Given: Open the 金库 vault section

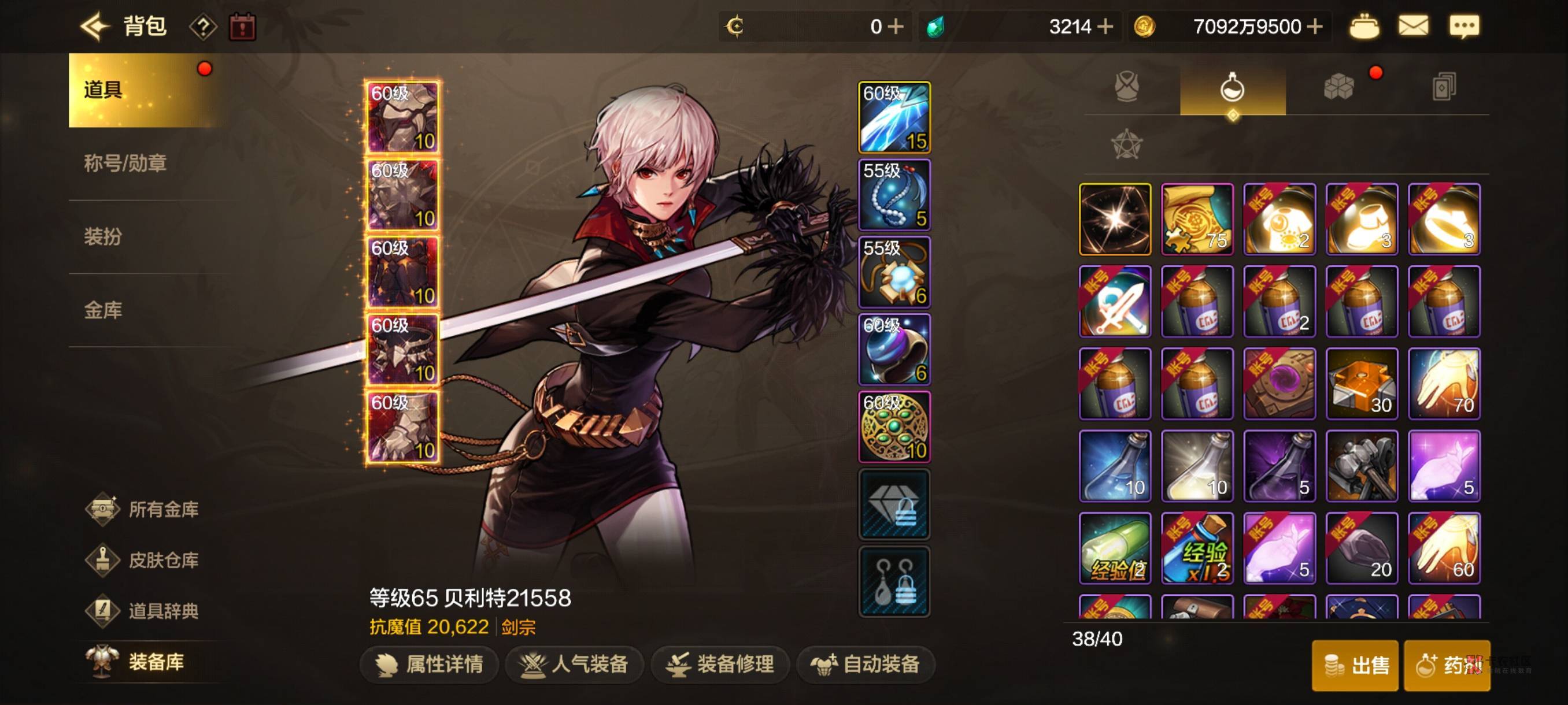Looking at the screenshot, I should pyautogui.click(x=103, y=310).
